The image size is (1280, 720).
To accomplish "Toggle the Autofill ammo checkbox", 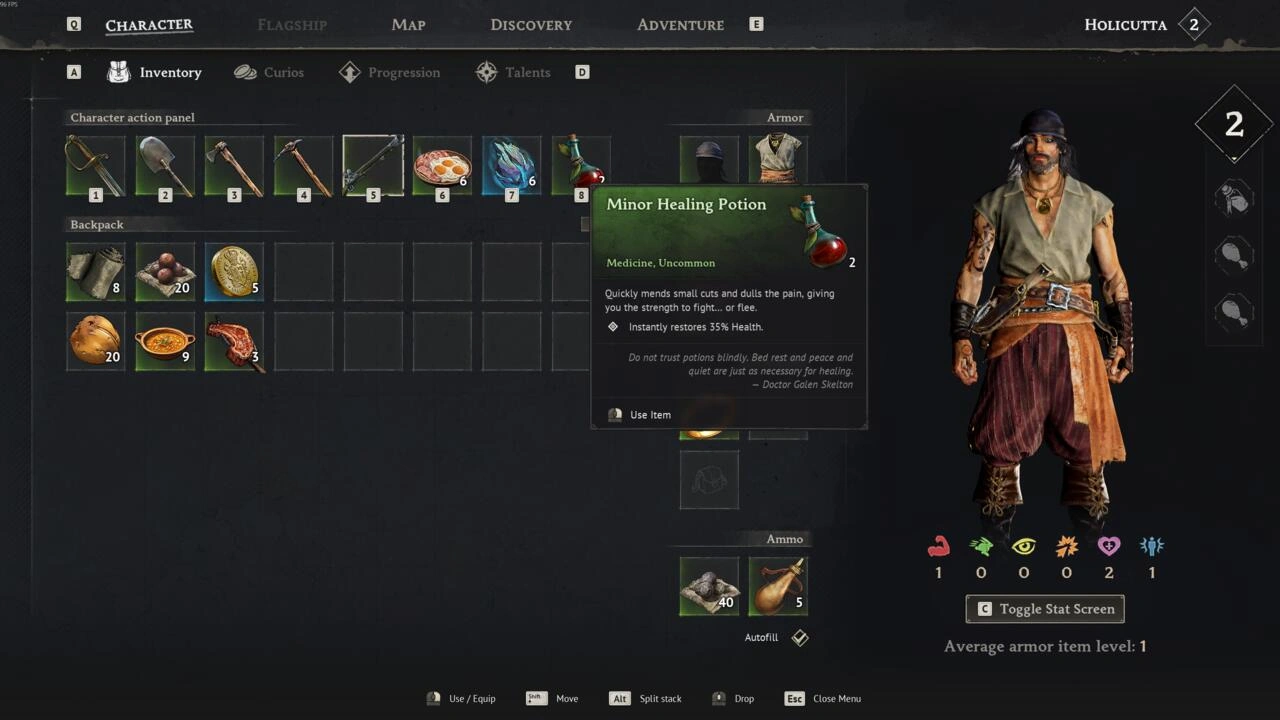I will [800, 638].
